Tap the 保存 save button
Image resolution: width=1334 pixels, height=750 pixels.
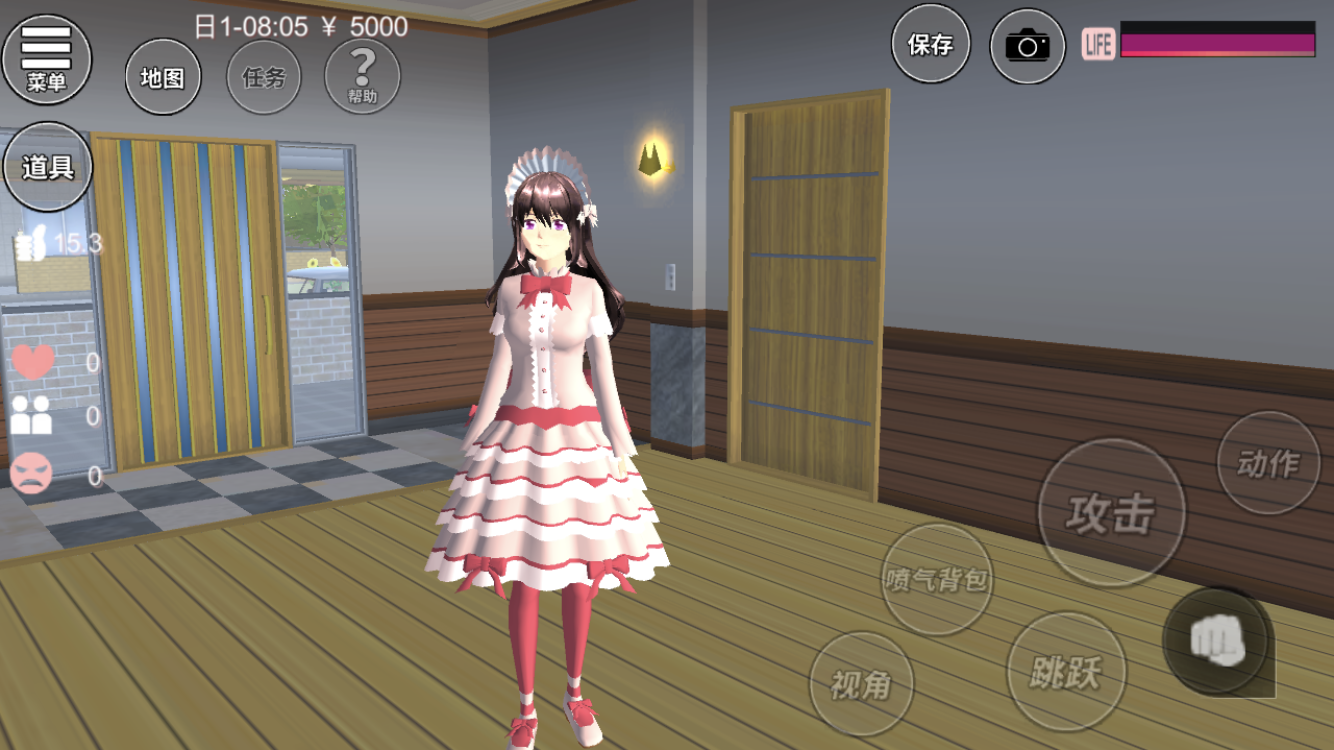click(x=930, y=45)
